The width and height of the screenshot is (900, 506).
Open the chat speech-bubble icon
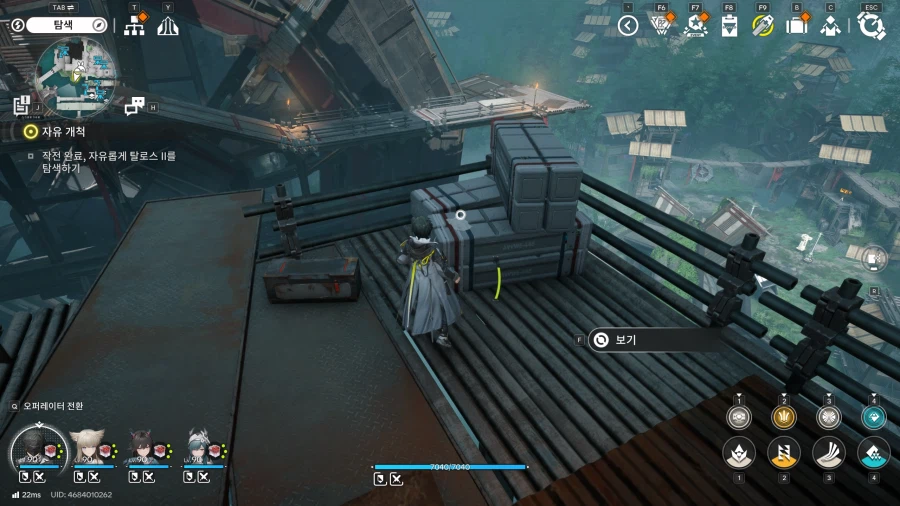click(x=134, y=105)
